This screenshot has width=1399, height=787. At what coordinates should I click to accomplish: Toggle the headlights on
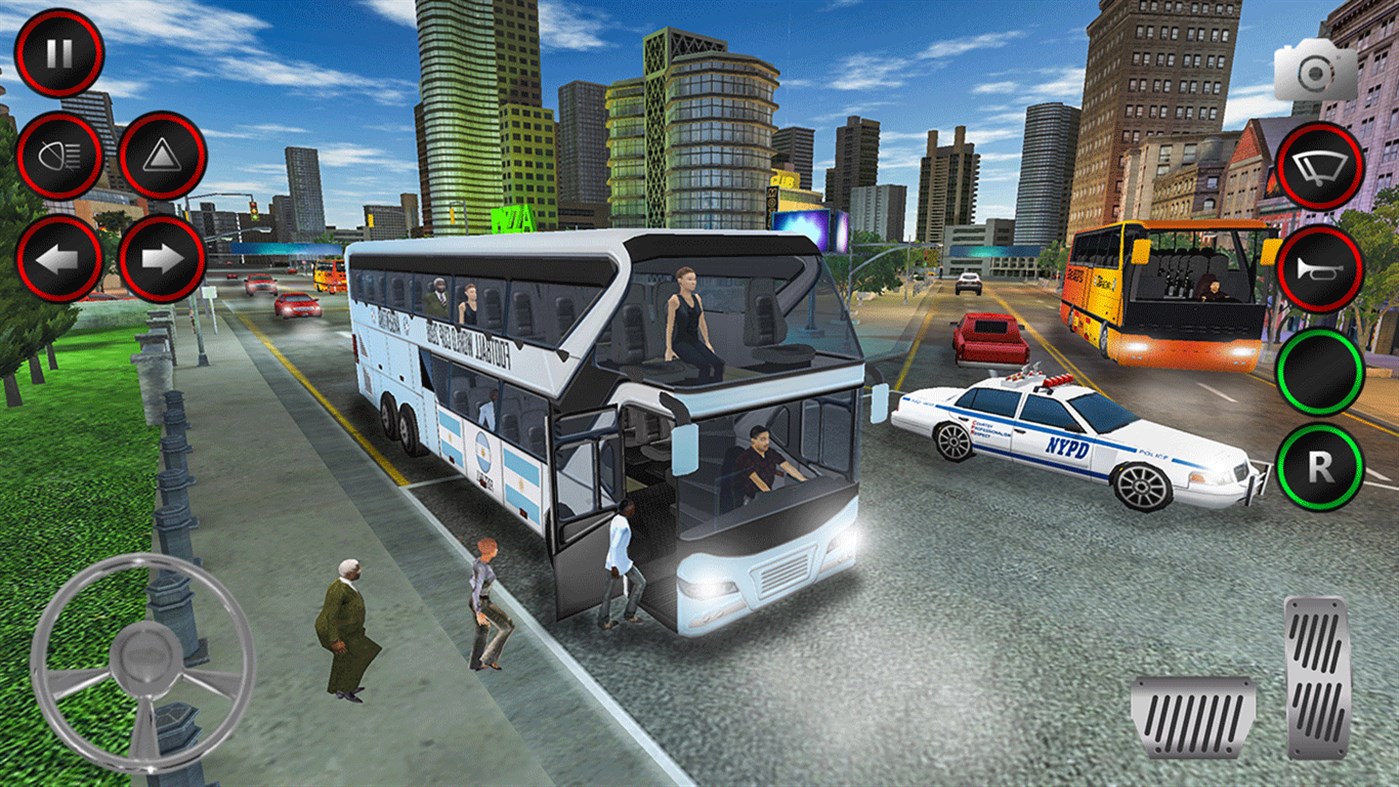[x=57, y=155]
